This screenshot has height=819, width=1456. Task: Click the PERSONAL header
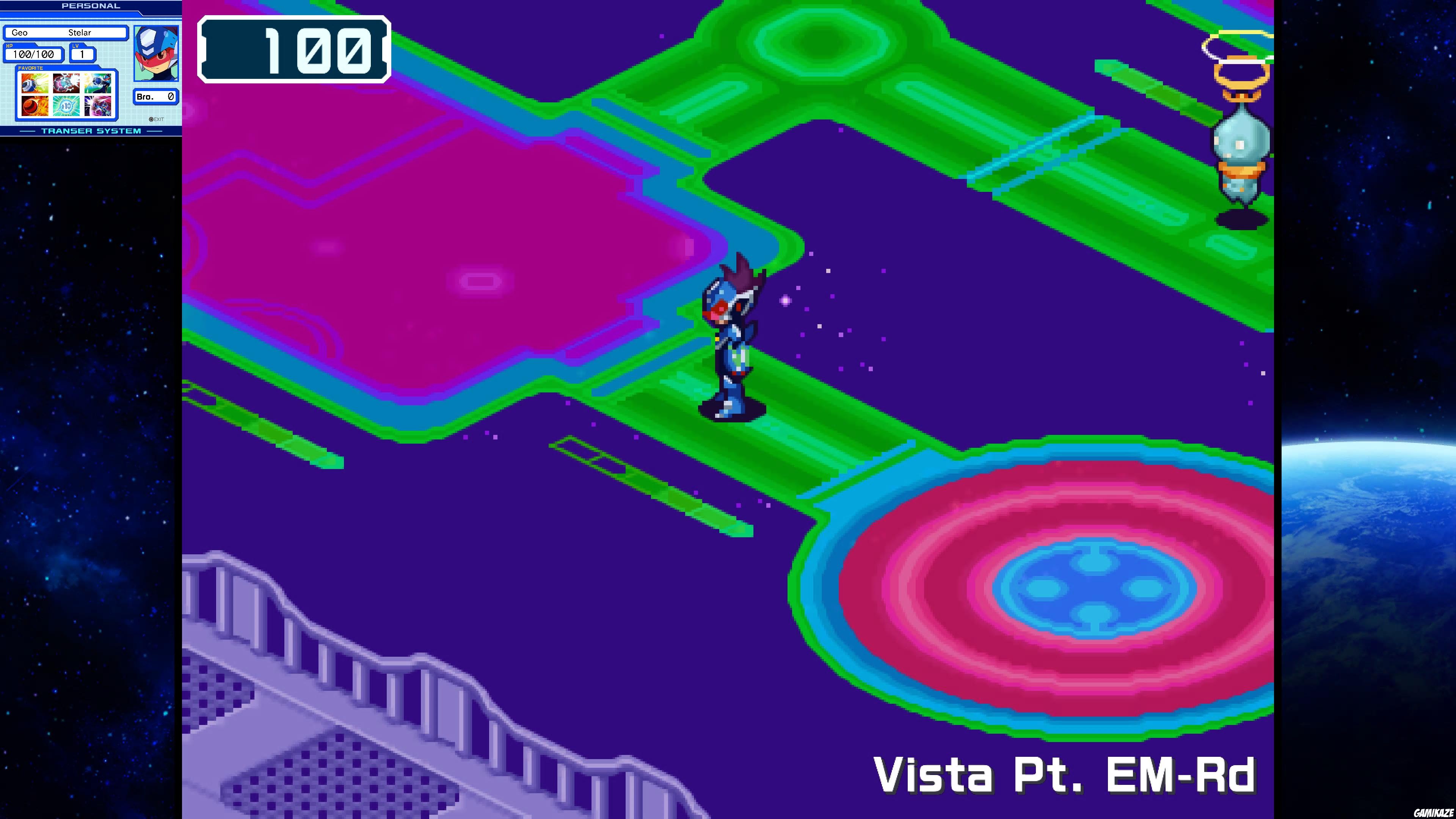coord(91,6)
